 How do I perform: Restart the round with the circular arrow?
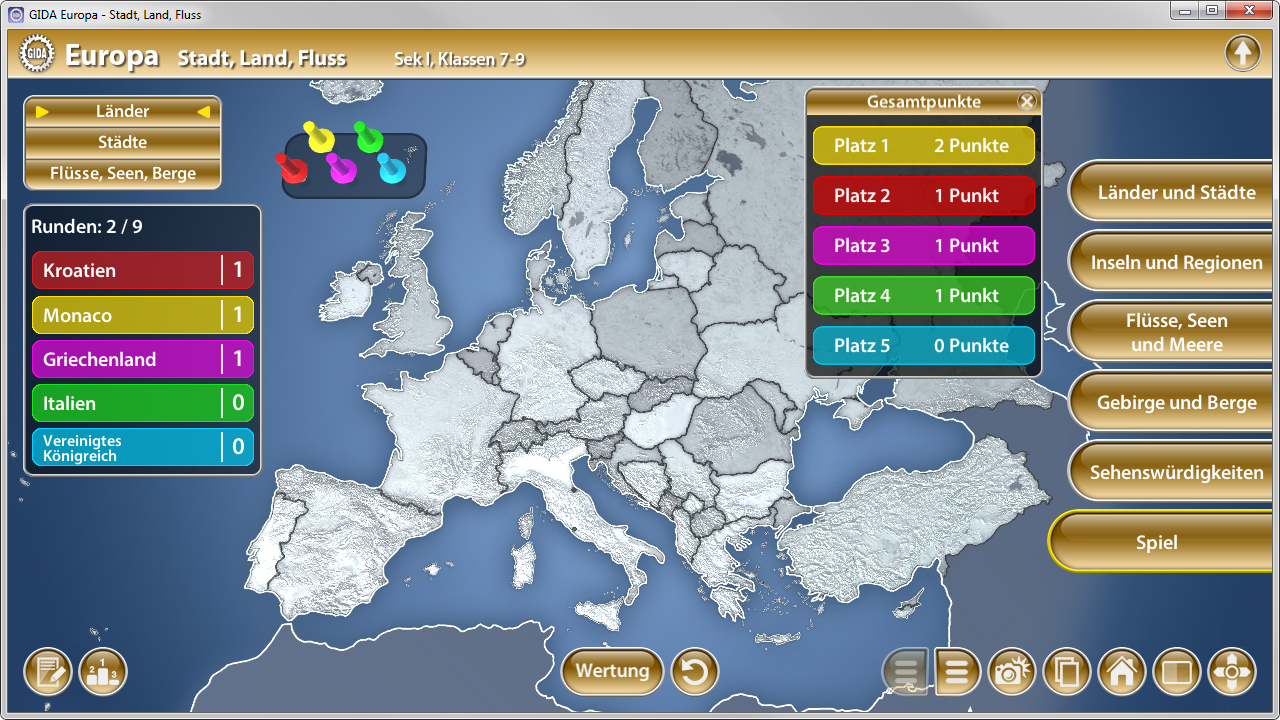(695, 671)
